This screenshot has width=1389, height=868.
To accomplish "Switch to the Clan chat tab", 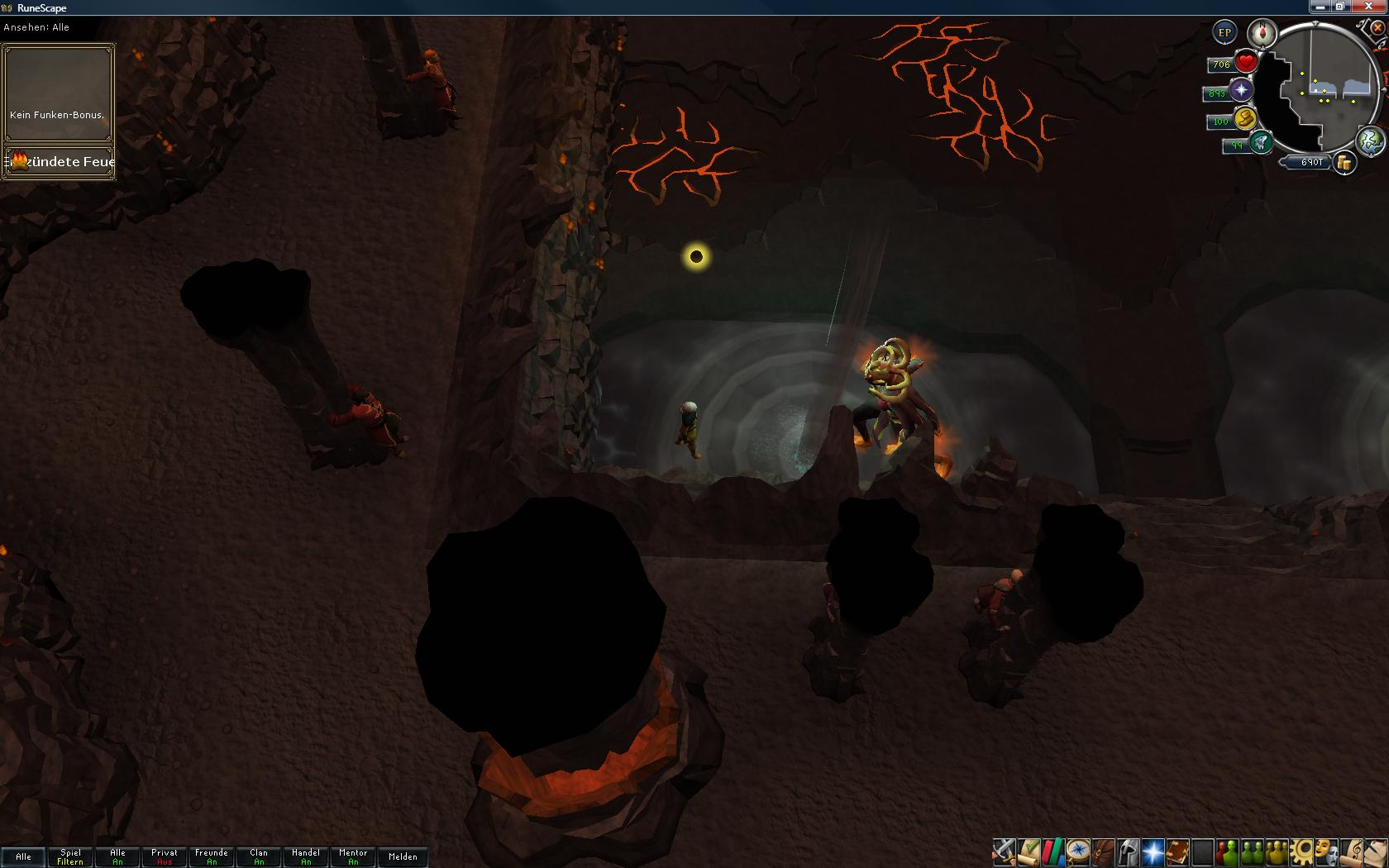I will click(x=259, y=856).
